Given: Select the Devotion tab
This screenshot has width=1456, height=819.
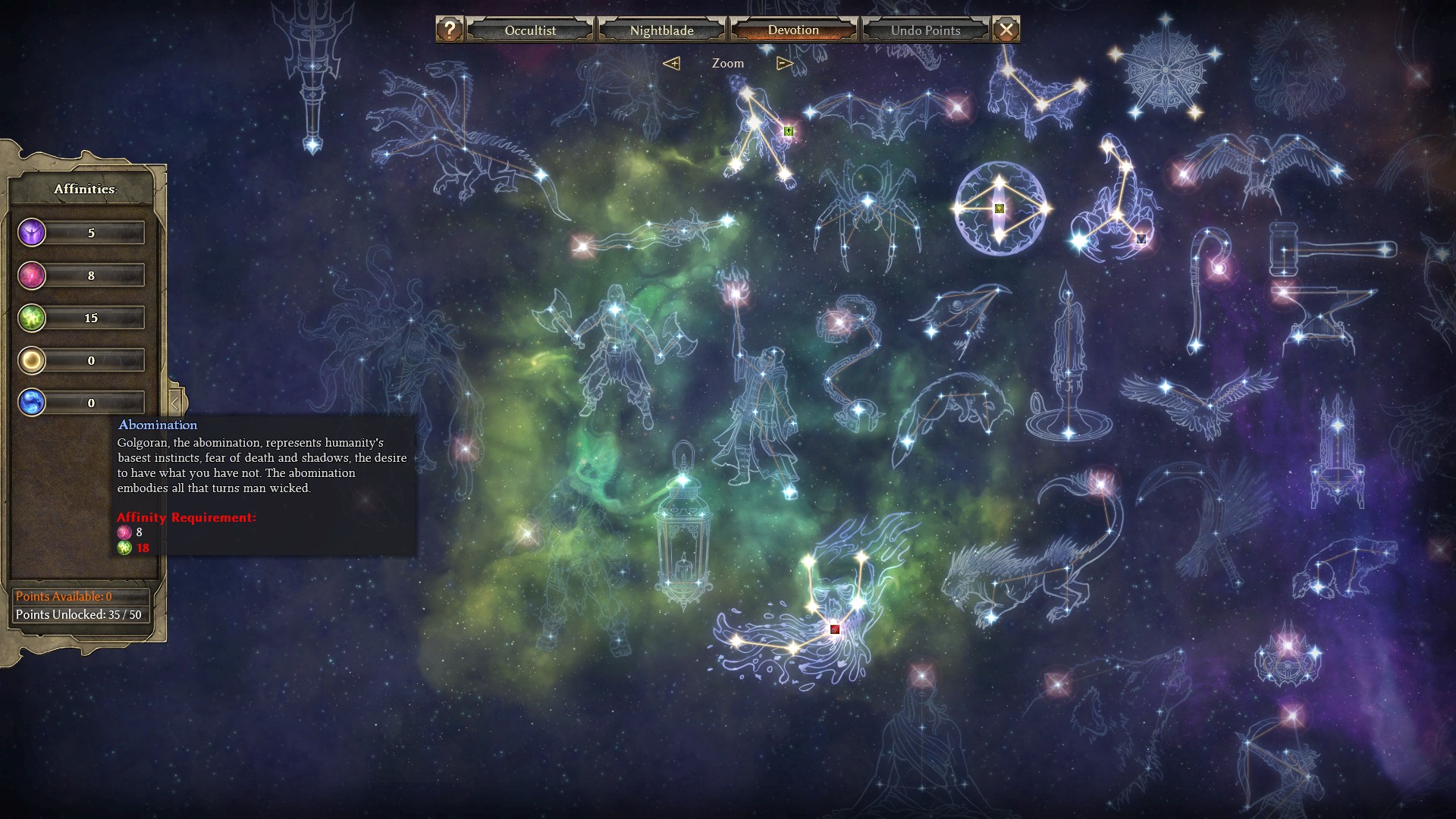Looking at the screenshot, I should pos(793,30).
